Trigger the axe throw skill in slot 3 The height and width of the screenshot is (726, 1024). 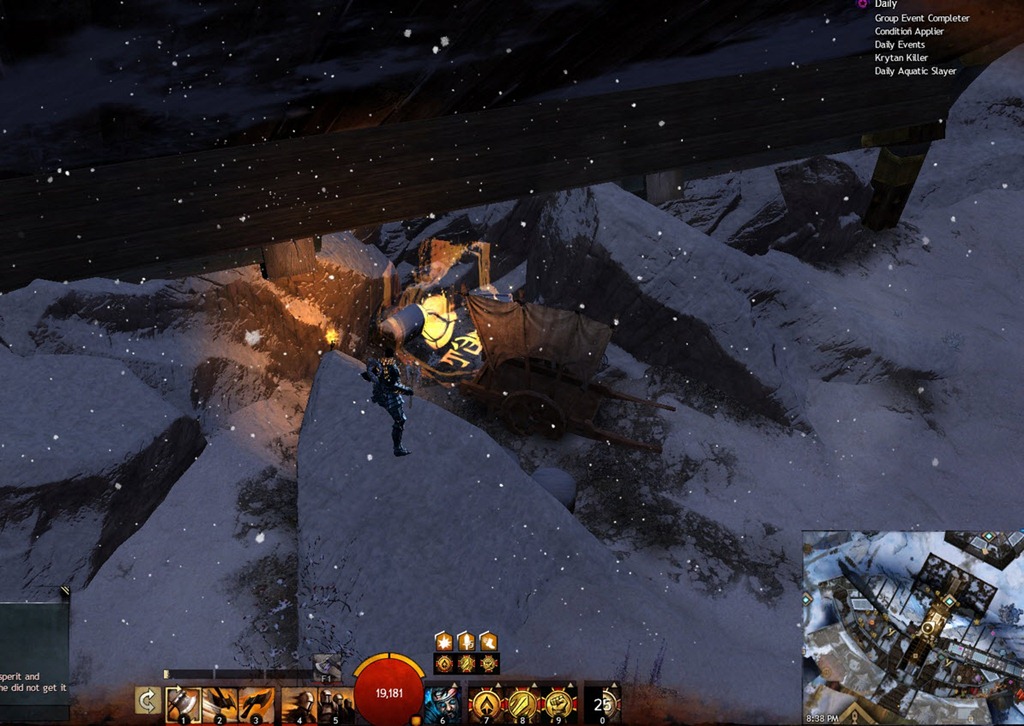(x=257, y=703)
